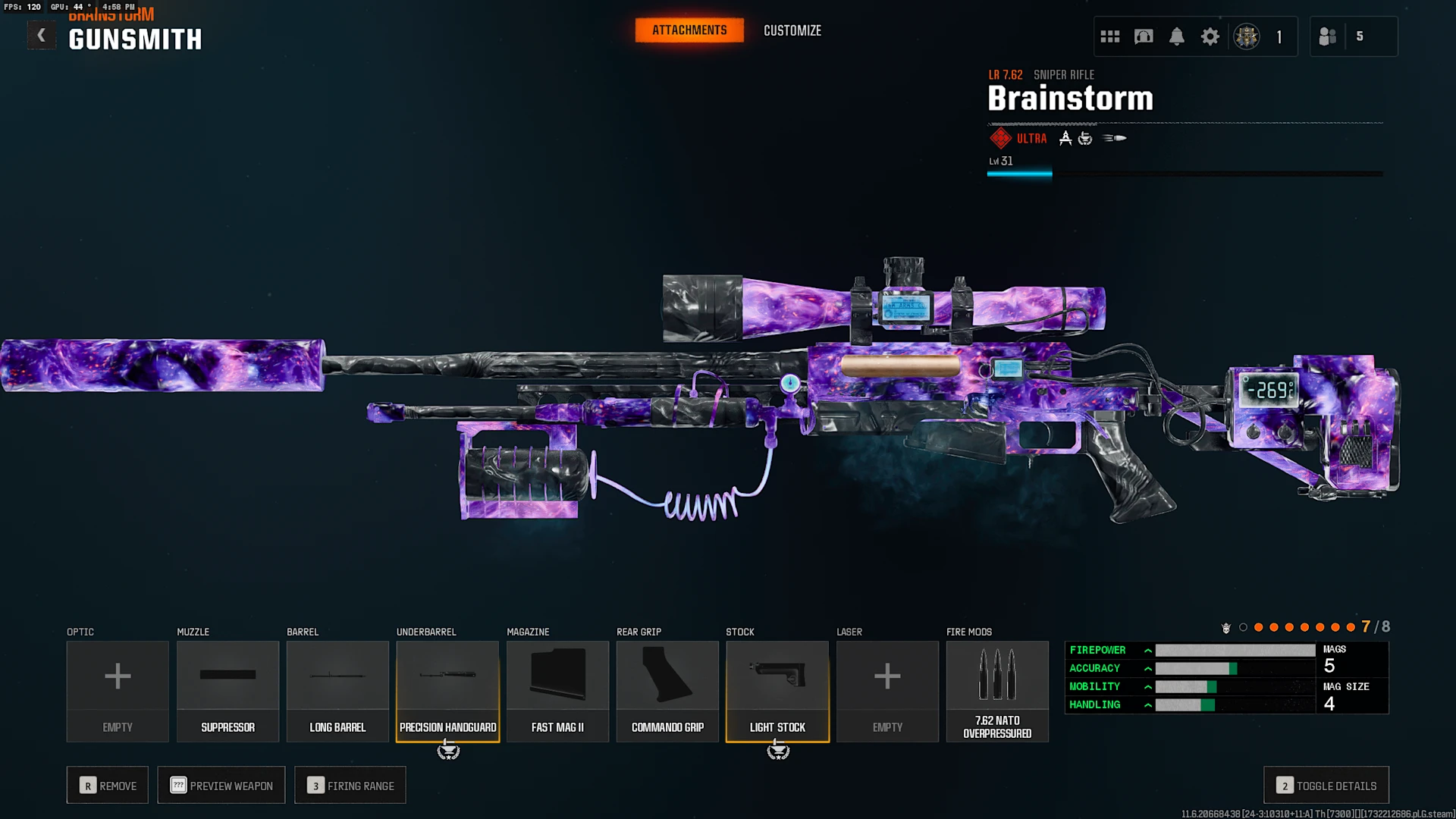Select the 7.62 NATO Overpressured fire mod
1456x819 pixels.
tap(997, 691)
